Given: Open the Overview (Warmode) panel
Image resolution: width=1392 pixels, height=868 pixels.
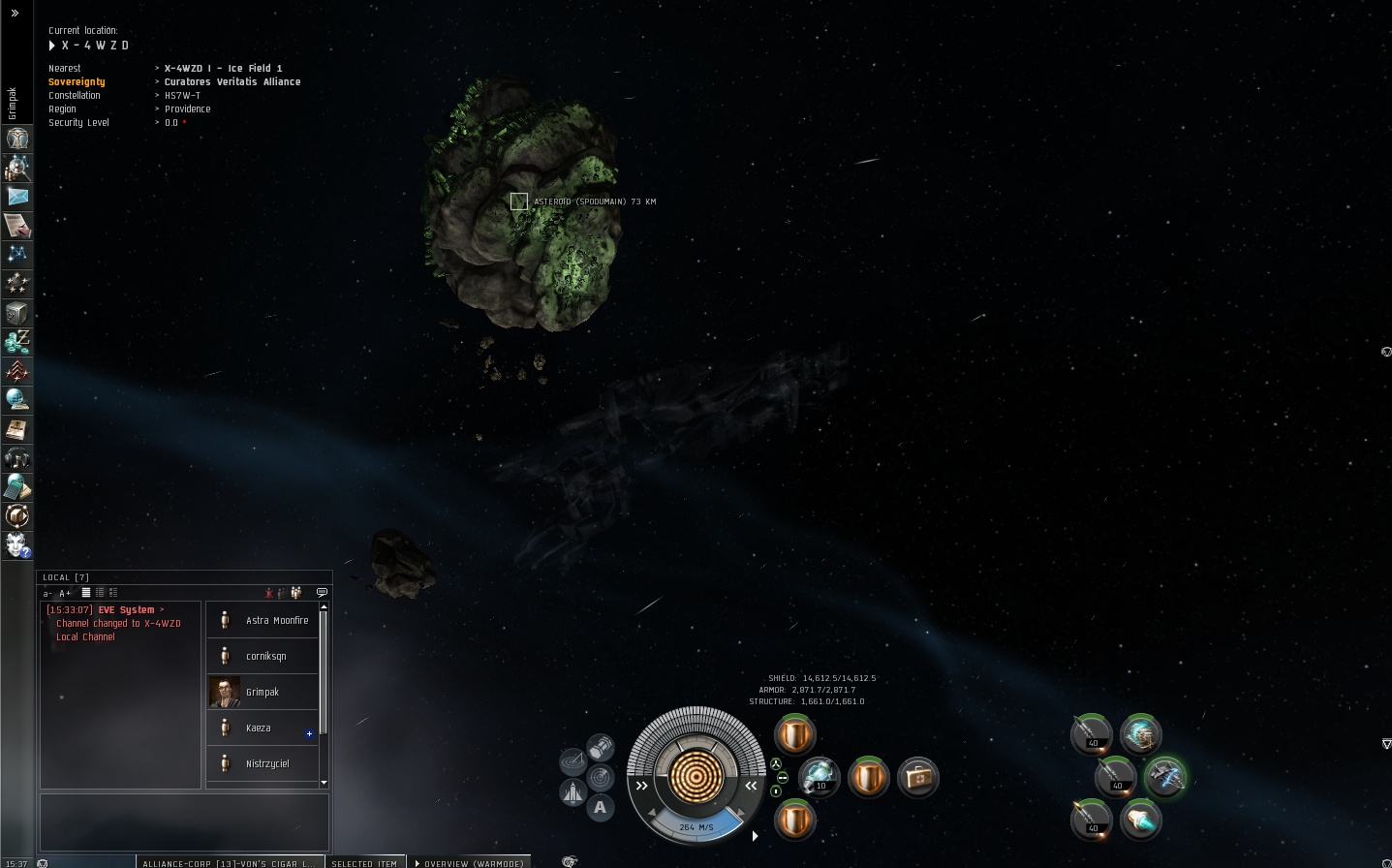Looking at the screenshot, I should tap(470, 862).
